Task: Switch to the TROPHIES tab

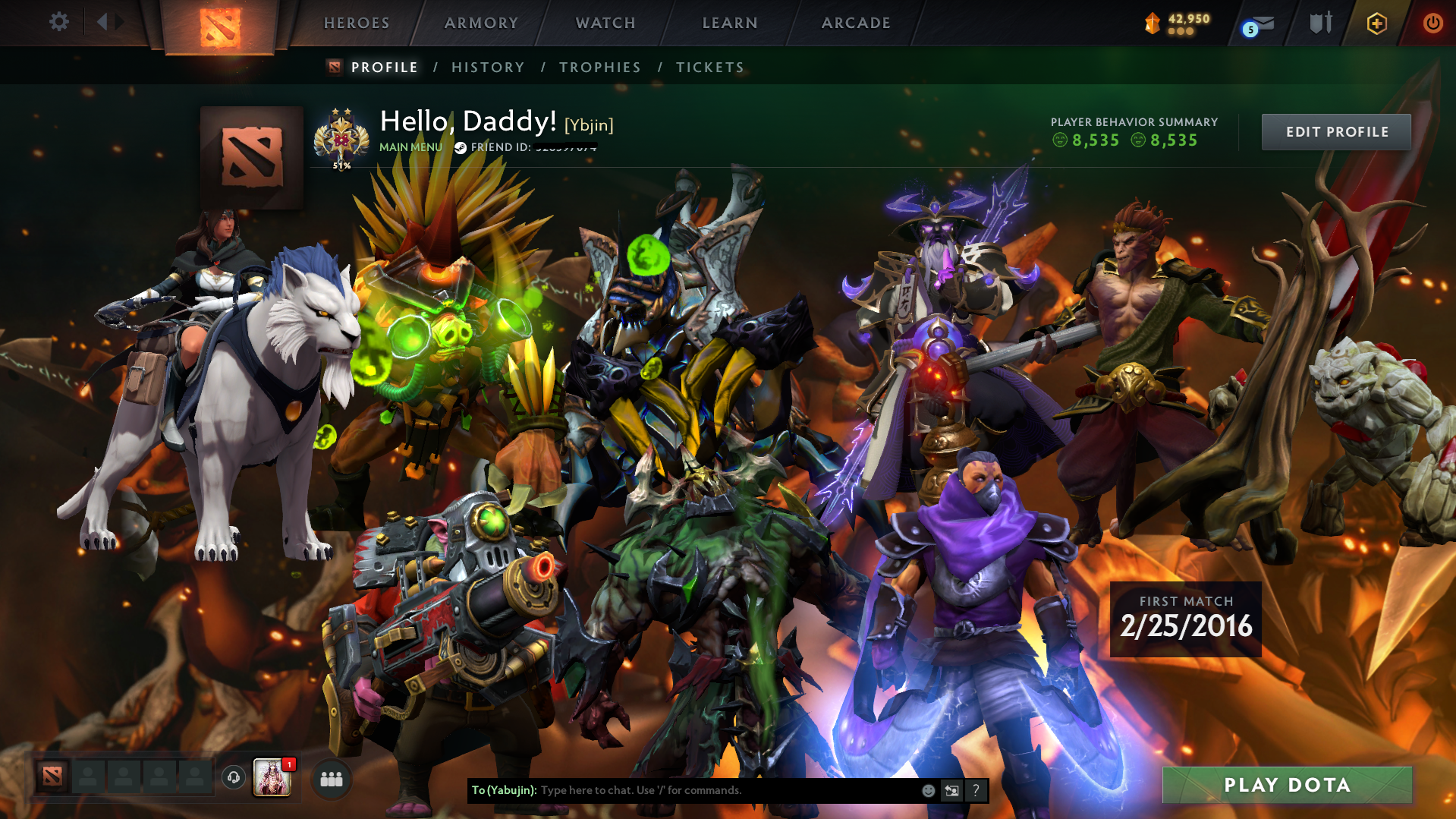Action: click(599, 68)
